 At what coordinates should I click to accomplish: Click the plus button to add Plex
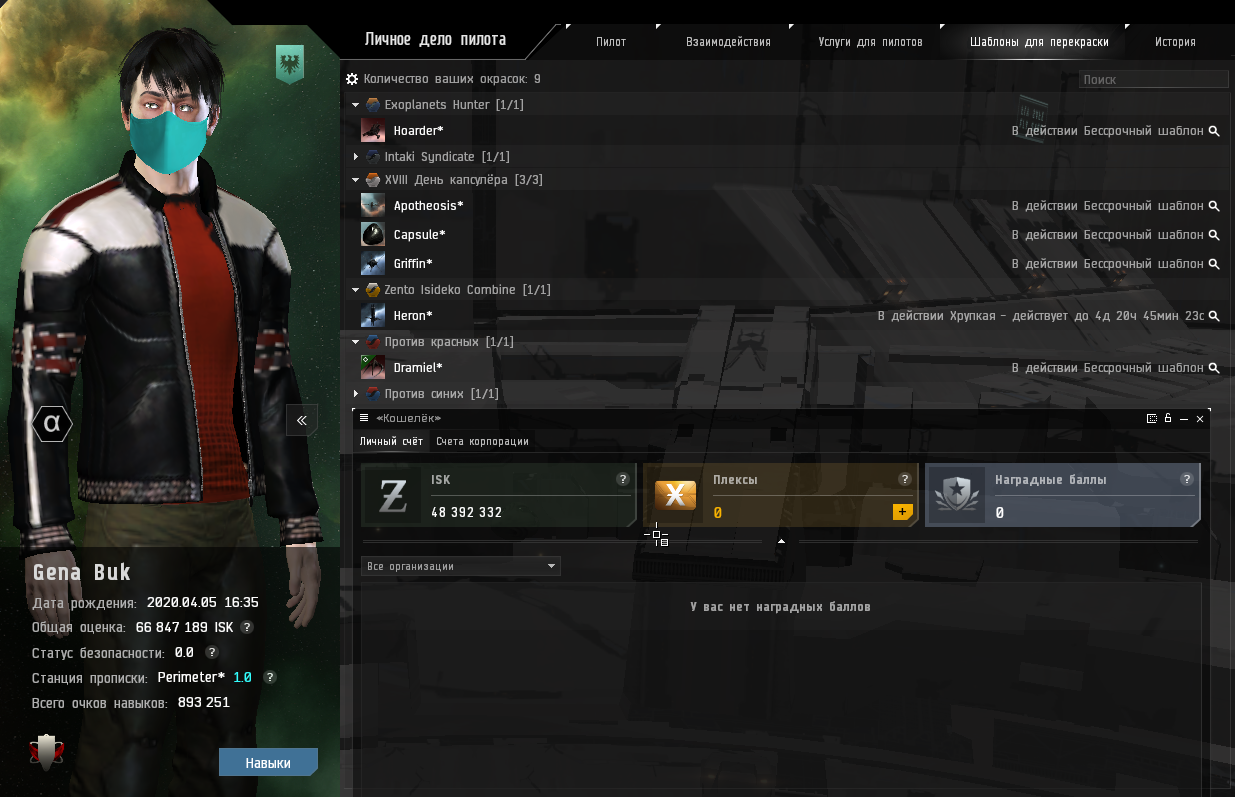pyautogui.click(x=902, y=512)
